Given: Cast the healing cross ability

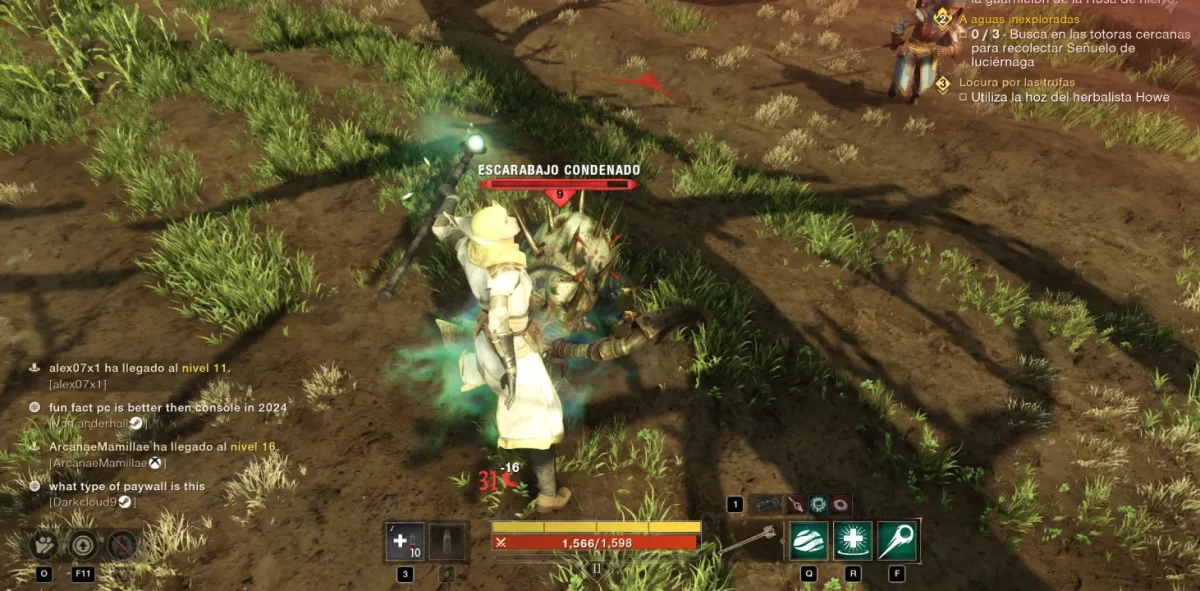Looking at the screenshot, I should [x=853, y=541].
